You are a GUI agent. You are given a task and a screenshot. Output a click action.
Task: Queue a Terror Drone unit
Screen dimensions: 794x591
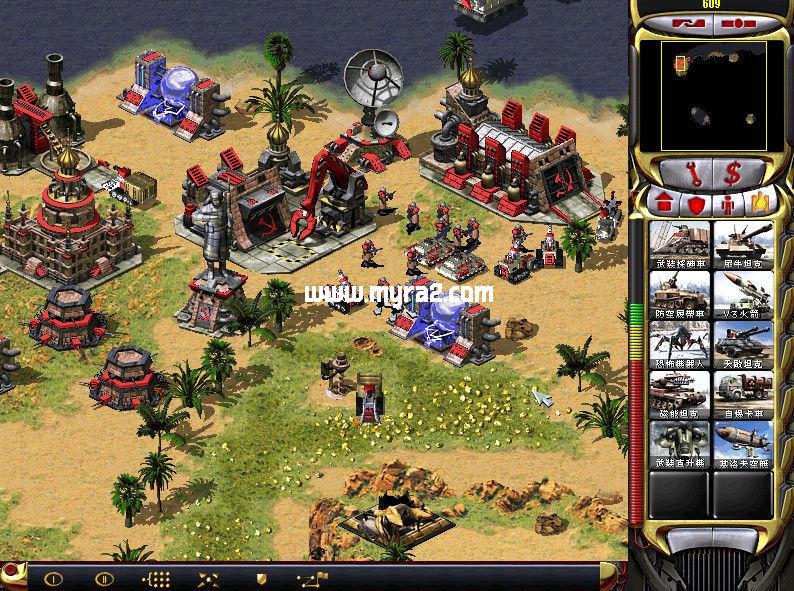tap(680, 344)
